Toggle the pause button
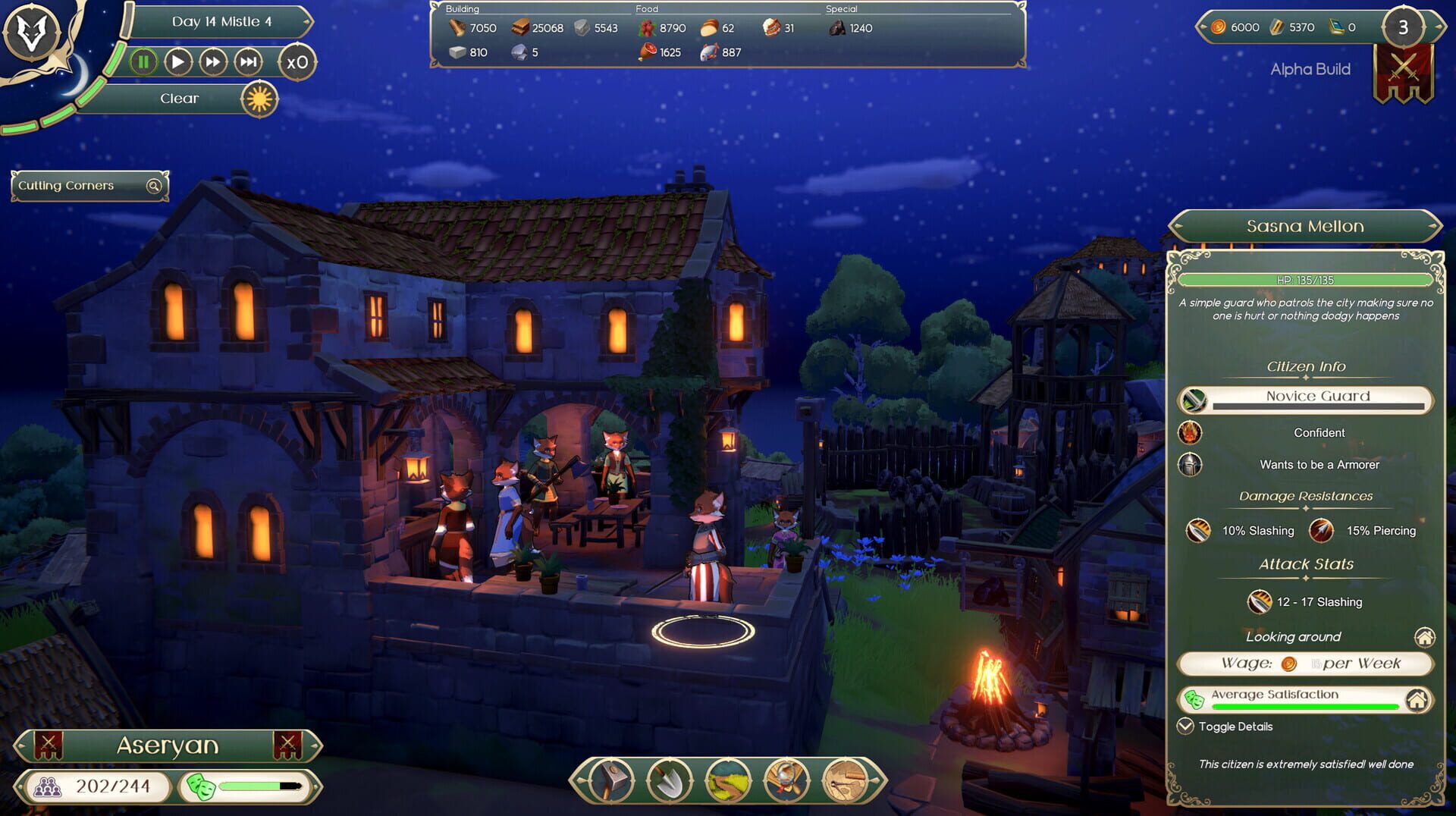1456x816 pixels. pos(143,62)
